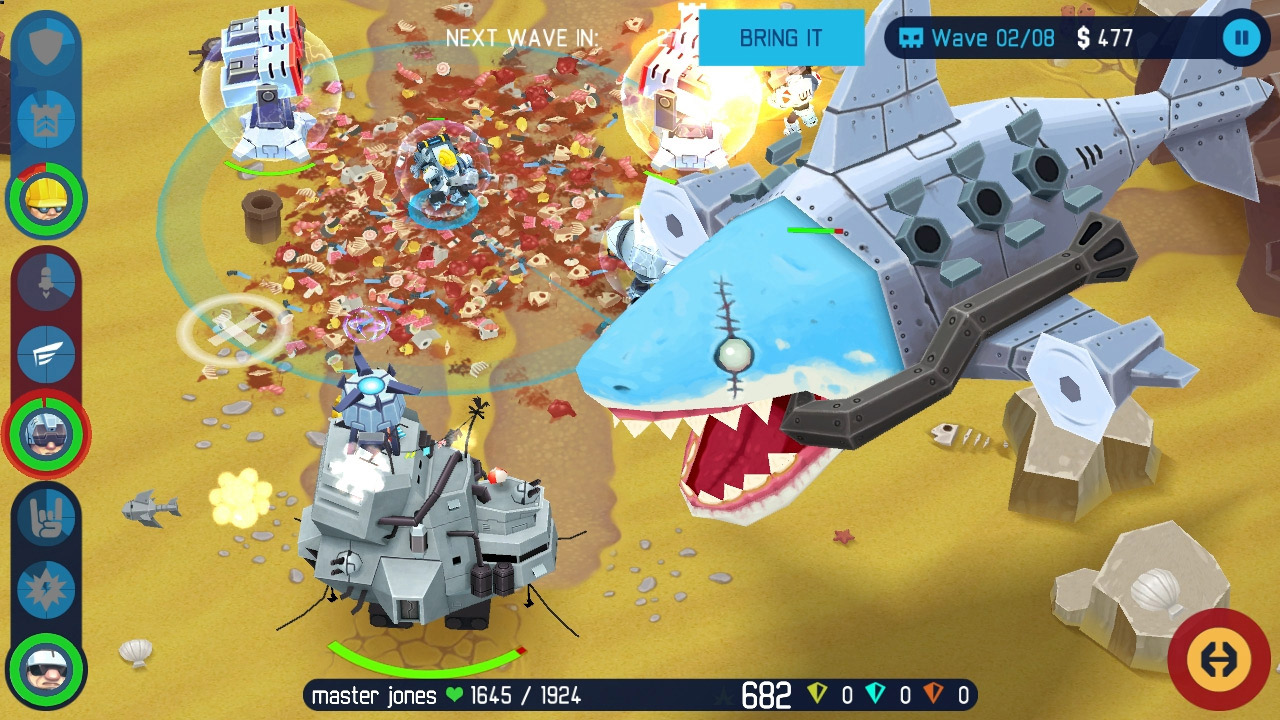
Task: Click the rock-hand gesture ability icon
Action: 45,518
